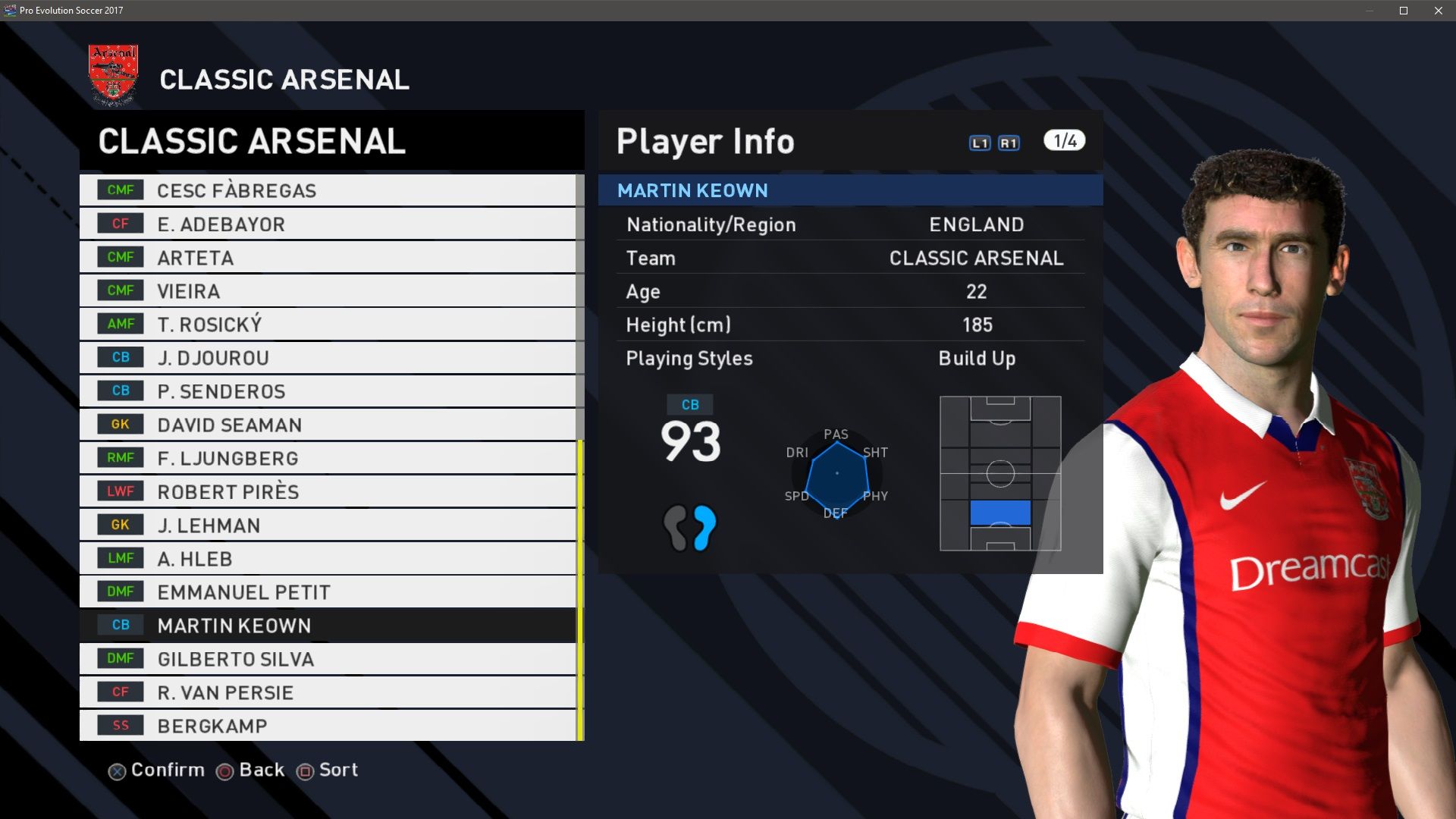Image resolution: width=1456 pixels, height=819 pixels.
Task: Highlight T. Rosický in the list
Action: 328,325
